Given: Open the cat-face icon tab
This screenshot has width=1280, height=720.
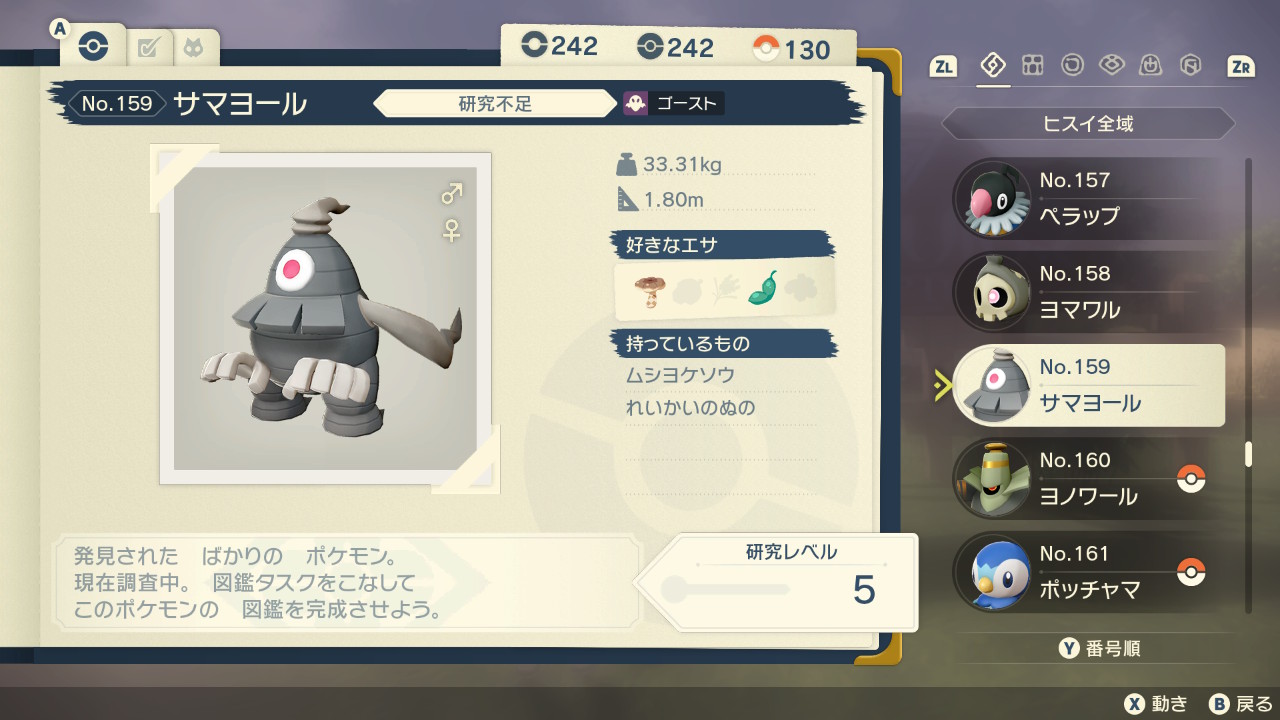Looking at the screenshot, I should coord(192,47).
